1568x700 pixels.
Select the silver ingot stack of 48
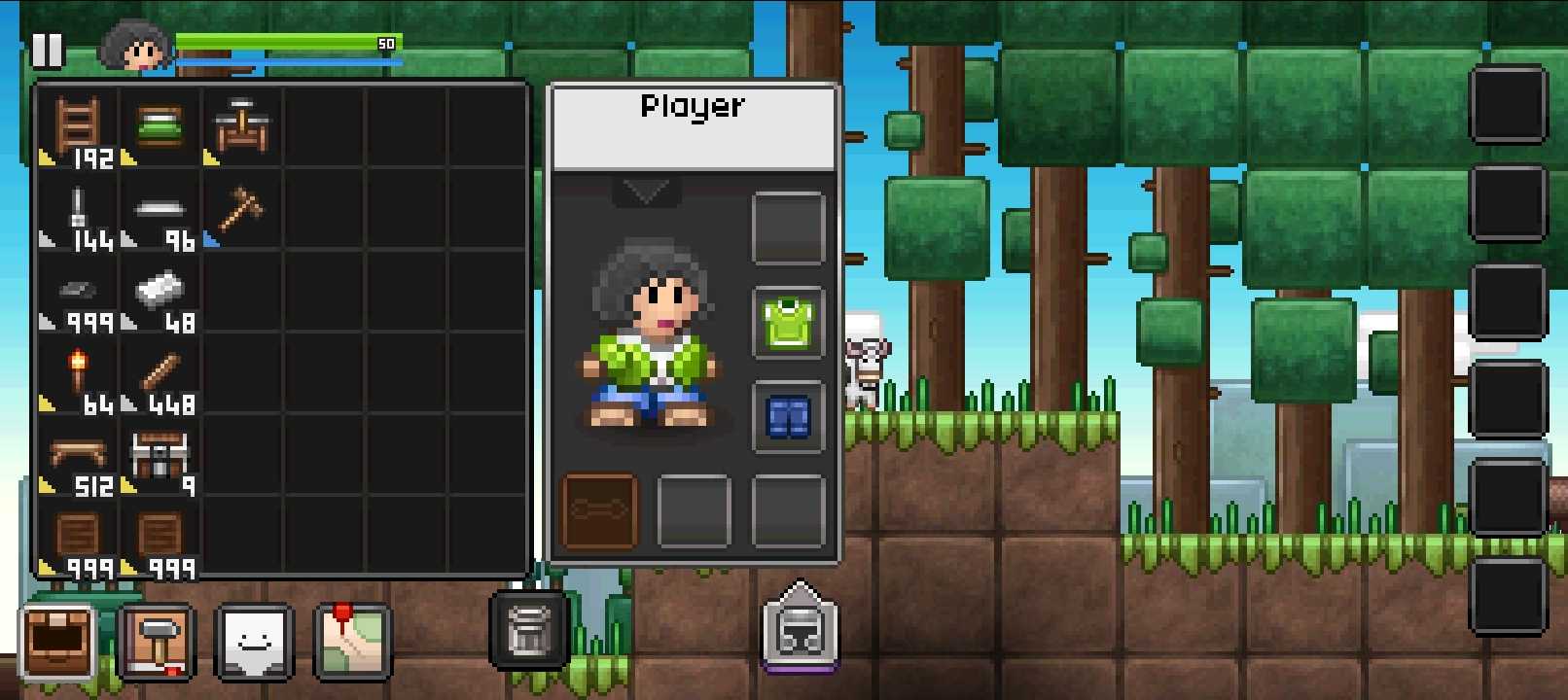click(x=160, y=293)
